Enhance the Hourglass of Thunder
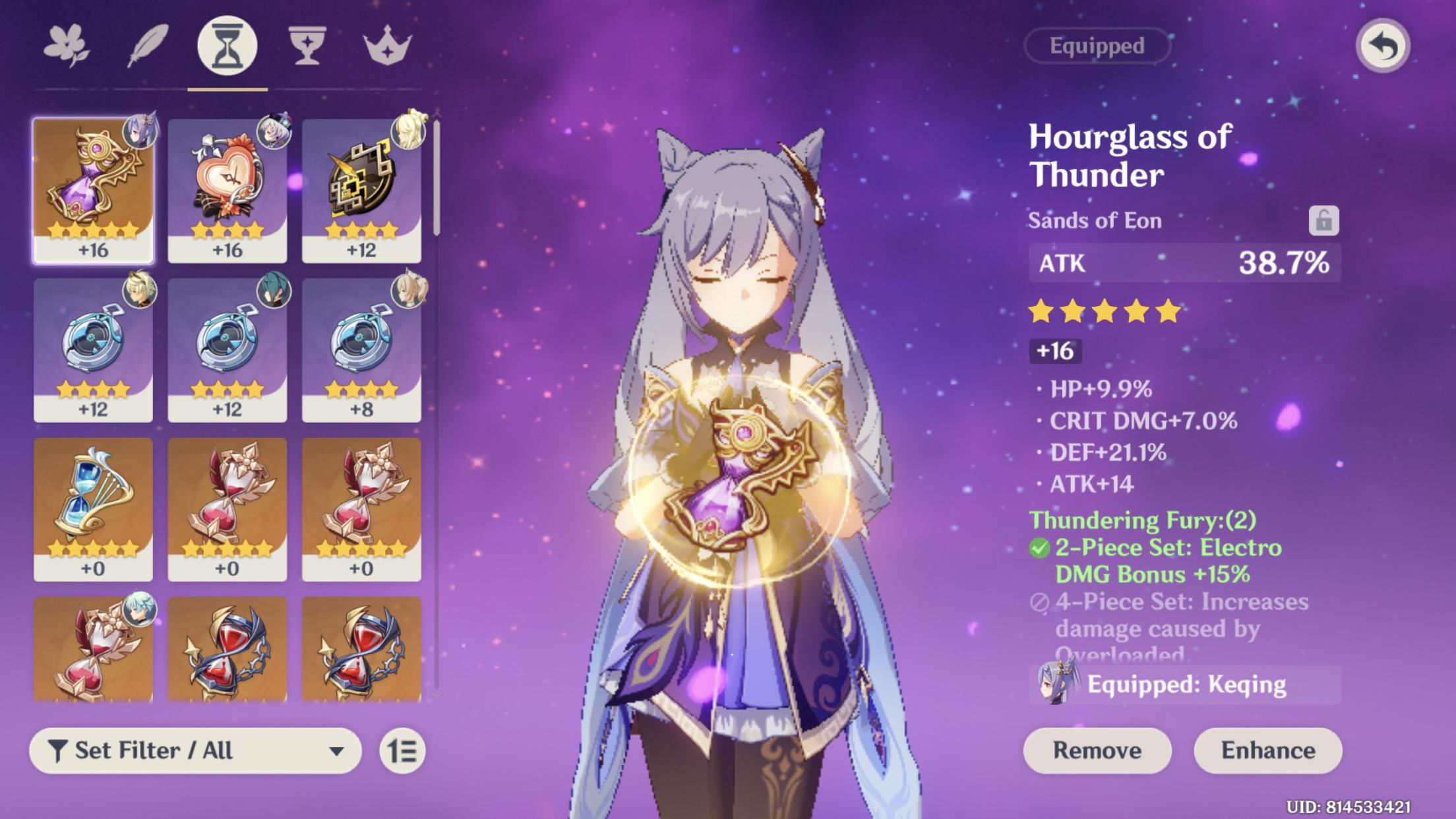The width and height of the screenshot is (1456, 819). (x=1268, y=750)
